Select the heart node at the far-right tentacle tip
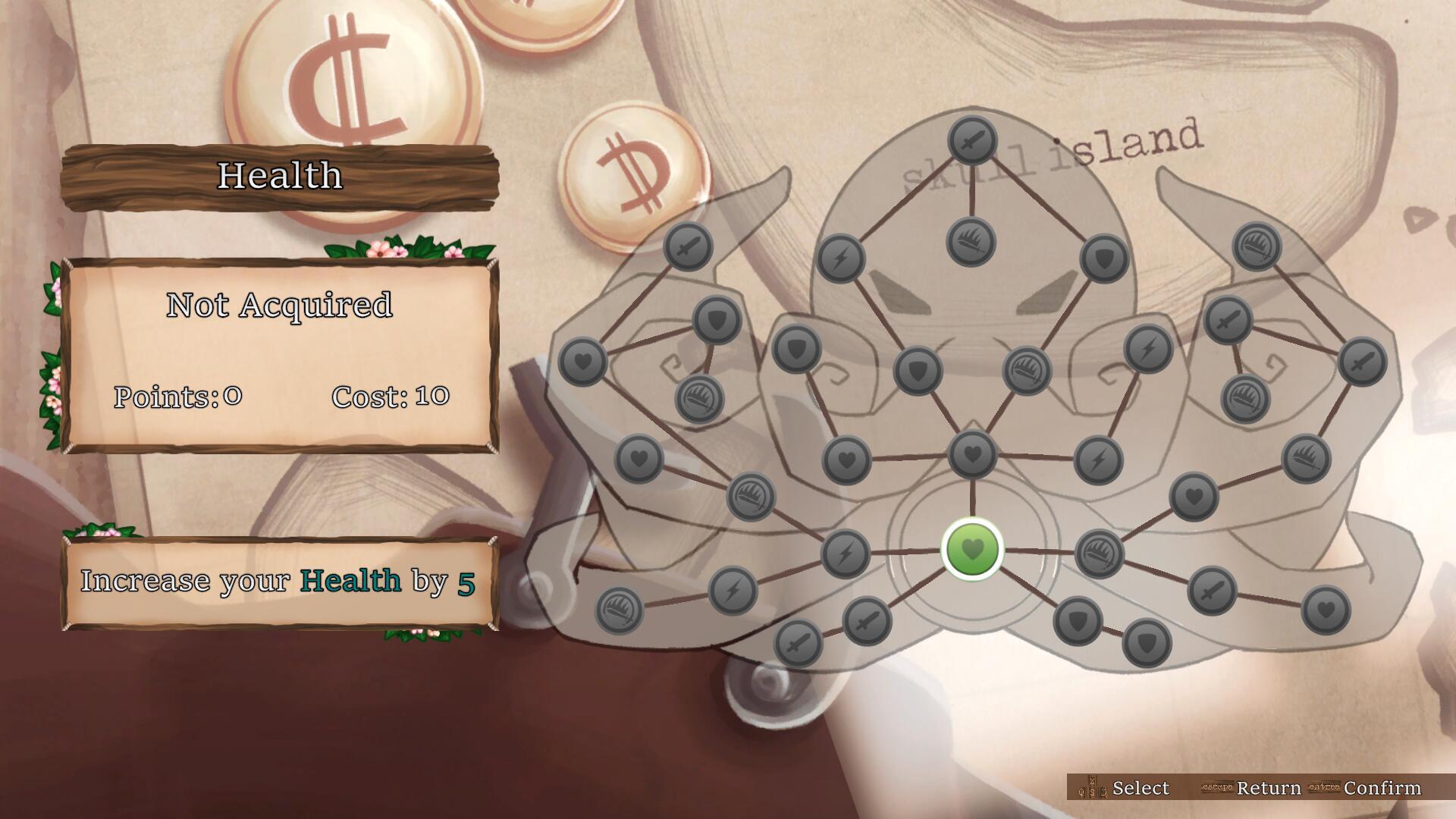This screenshot has height=819, width=1456. pos(1326,610)
